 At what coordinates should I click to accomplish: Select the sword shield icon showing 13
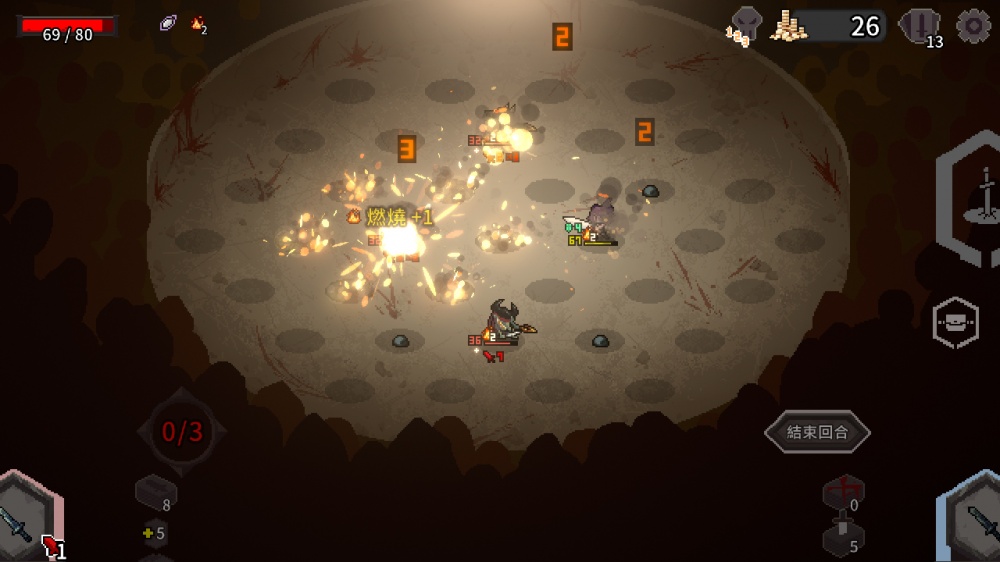tap(918, 26)
